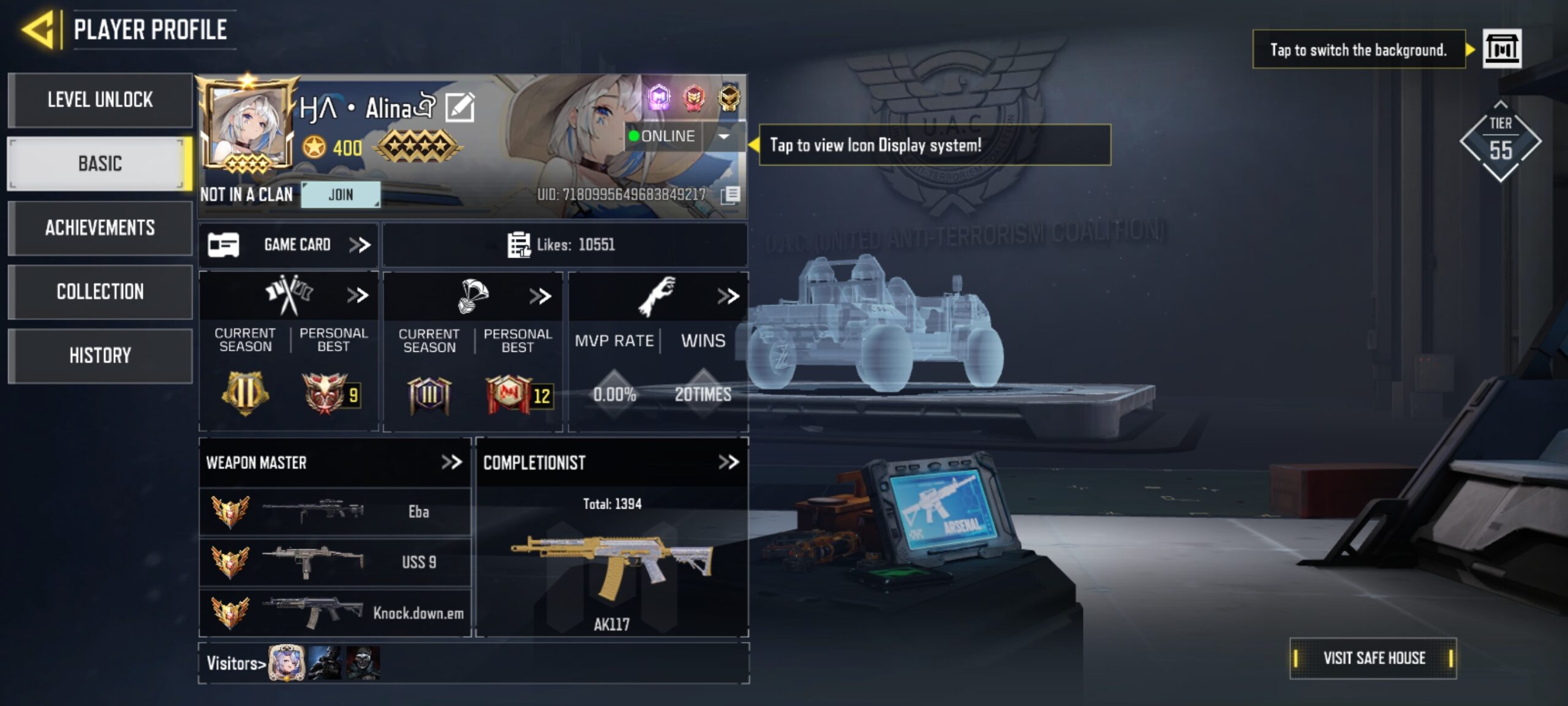Open the Achievements tab

pyautogui.click(x=100, y=228)
